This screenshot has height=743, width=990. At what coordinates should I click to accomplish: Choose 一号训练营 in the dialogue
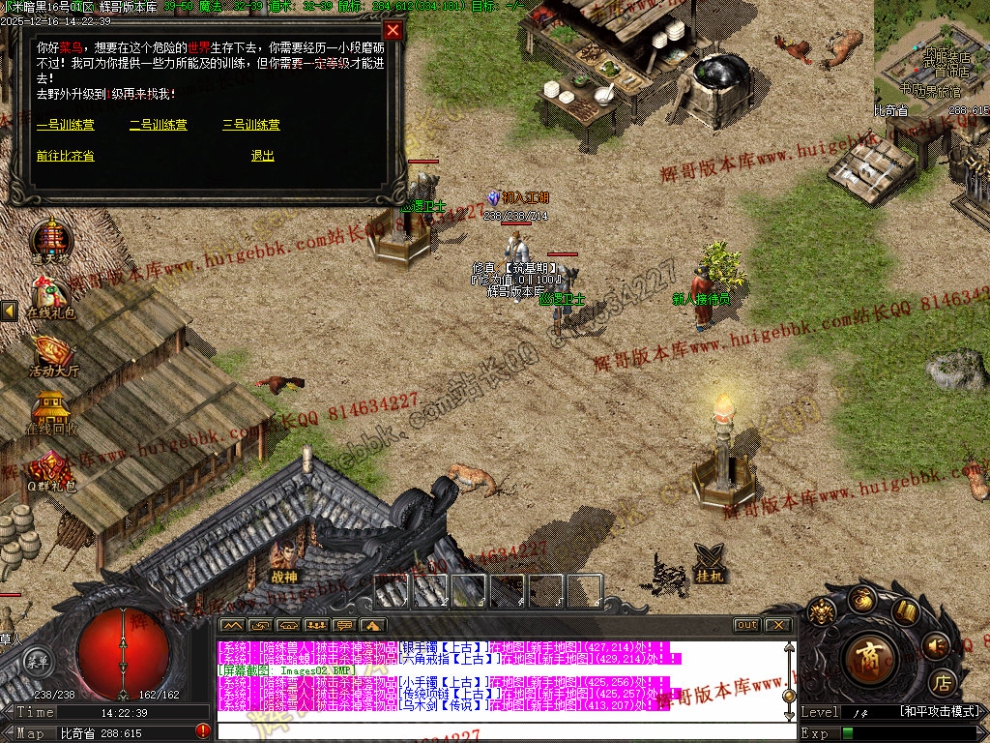pos(65,125)
